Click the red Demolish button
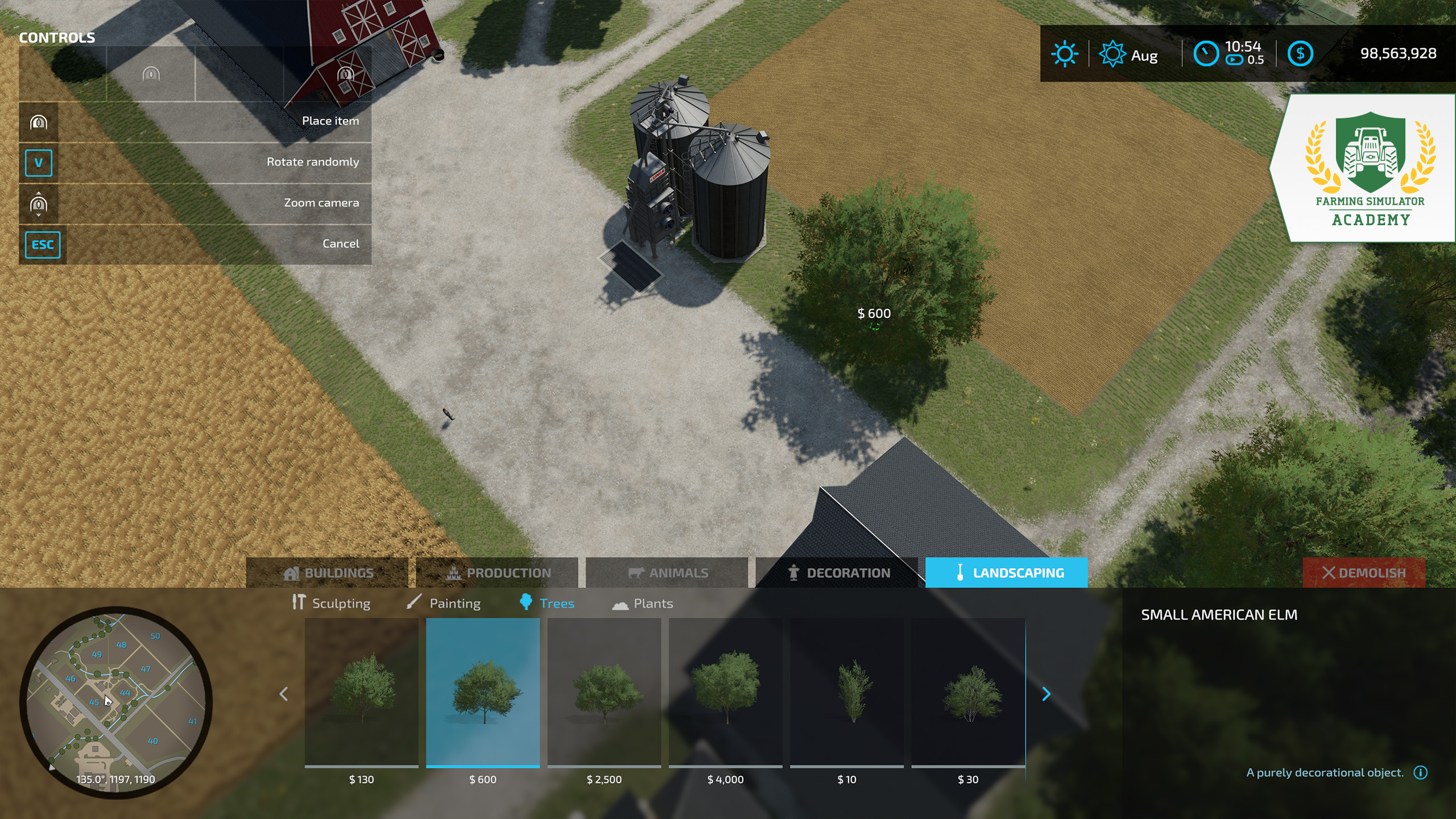 pyautogui.click(x=1364, y=573)
